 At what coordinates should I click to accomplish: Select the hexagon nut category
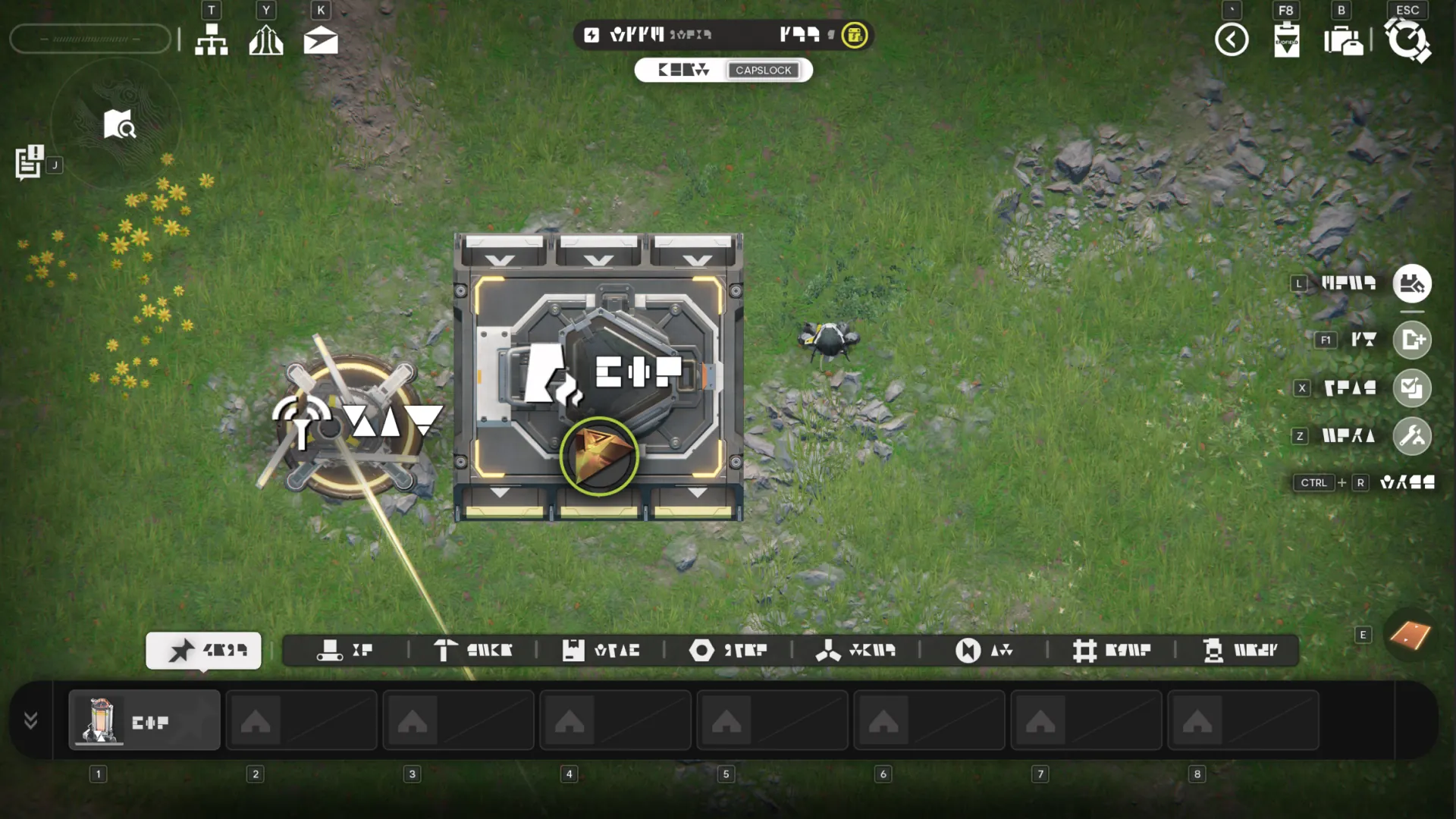(x=728, y=651)
